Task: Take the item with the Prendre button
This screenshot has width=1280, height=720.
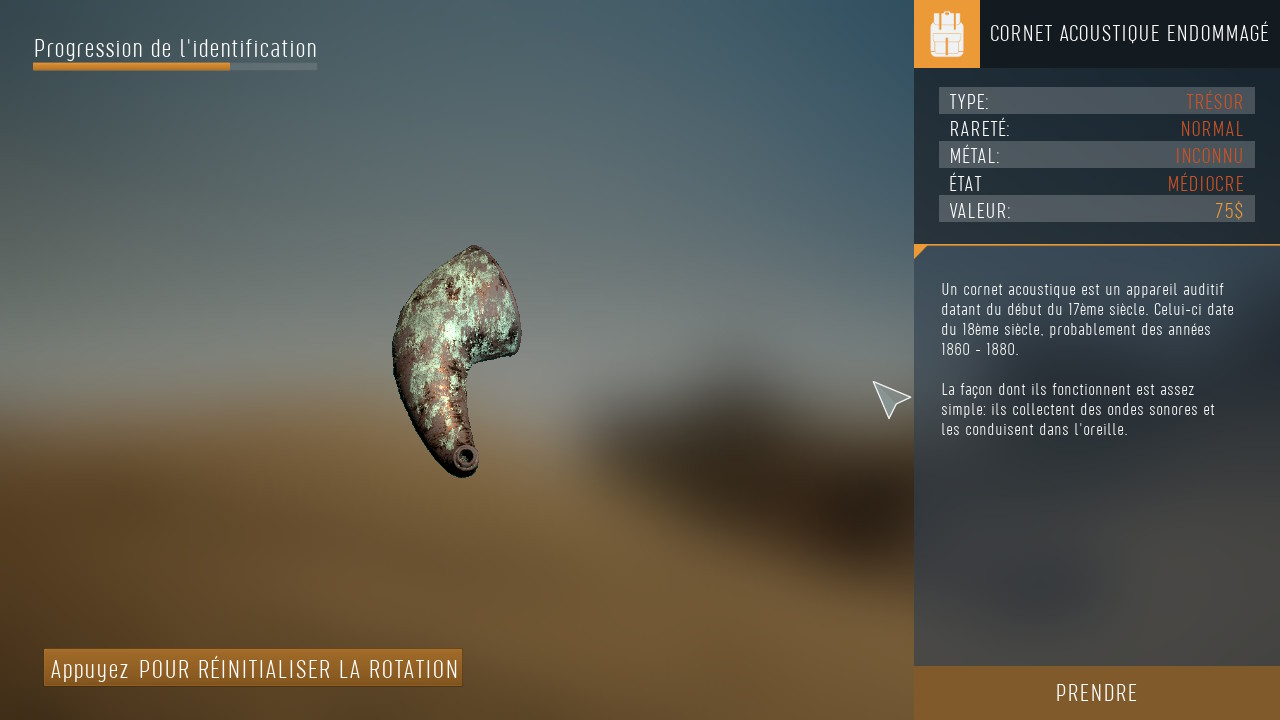Action: [x=1096, y=693]
